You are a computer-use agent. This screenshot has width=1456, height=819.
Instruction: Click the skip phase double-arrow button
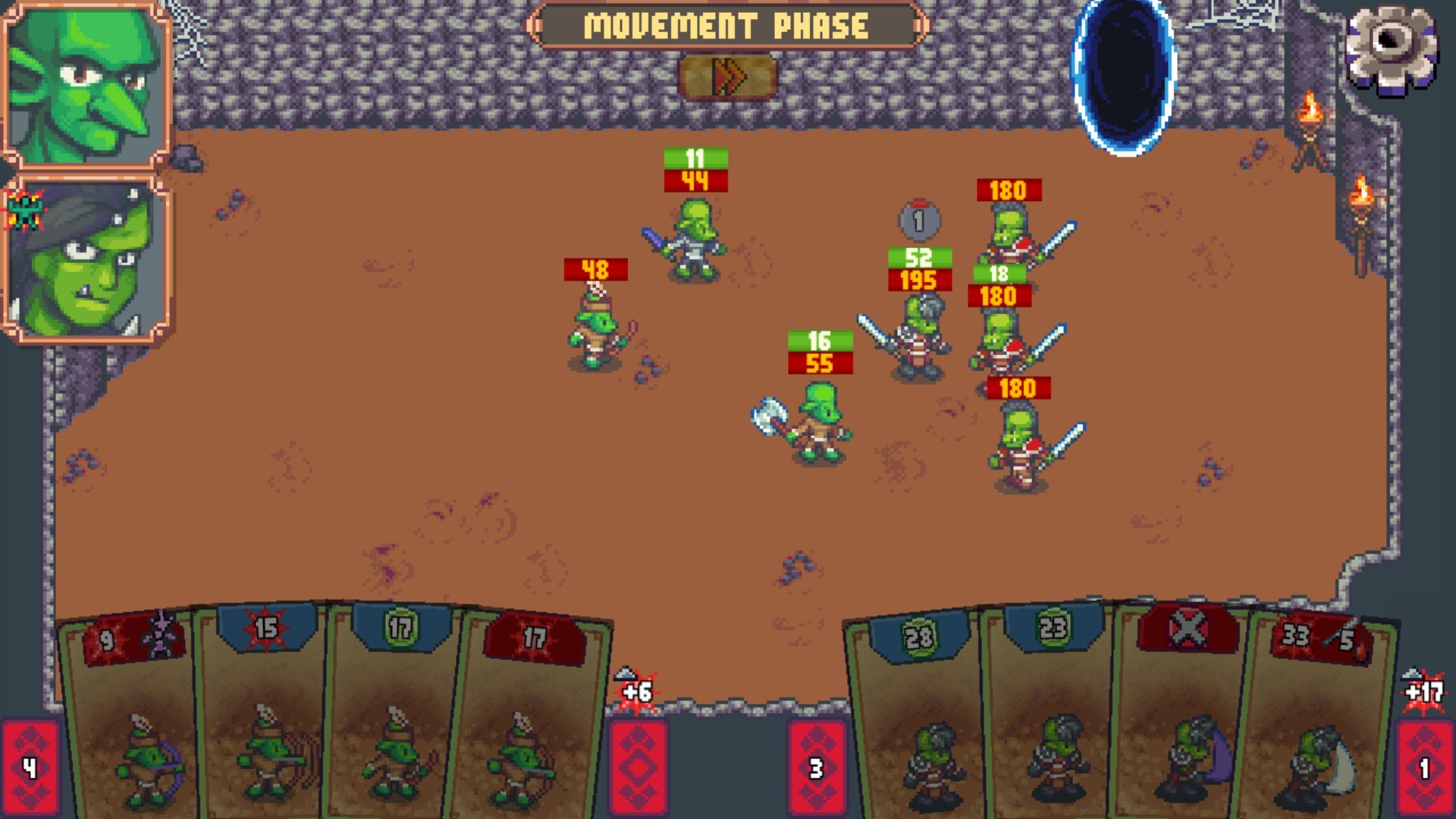tap(730, 75)
